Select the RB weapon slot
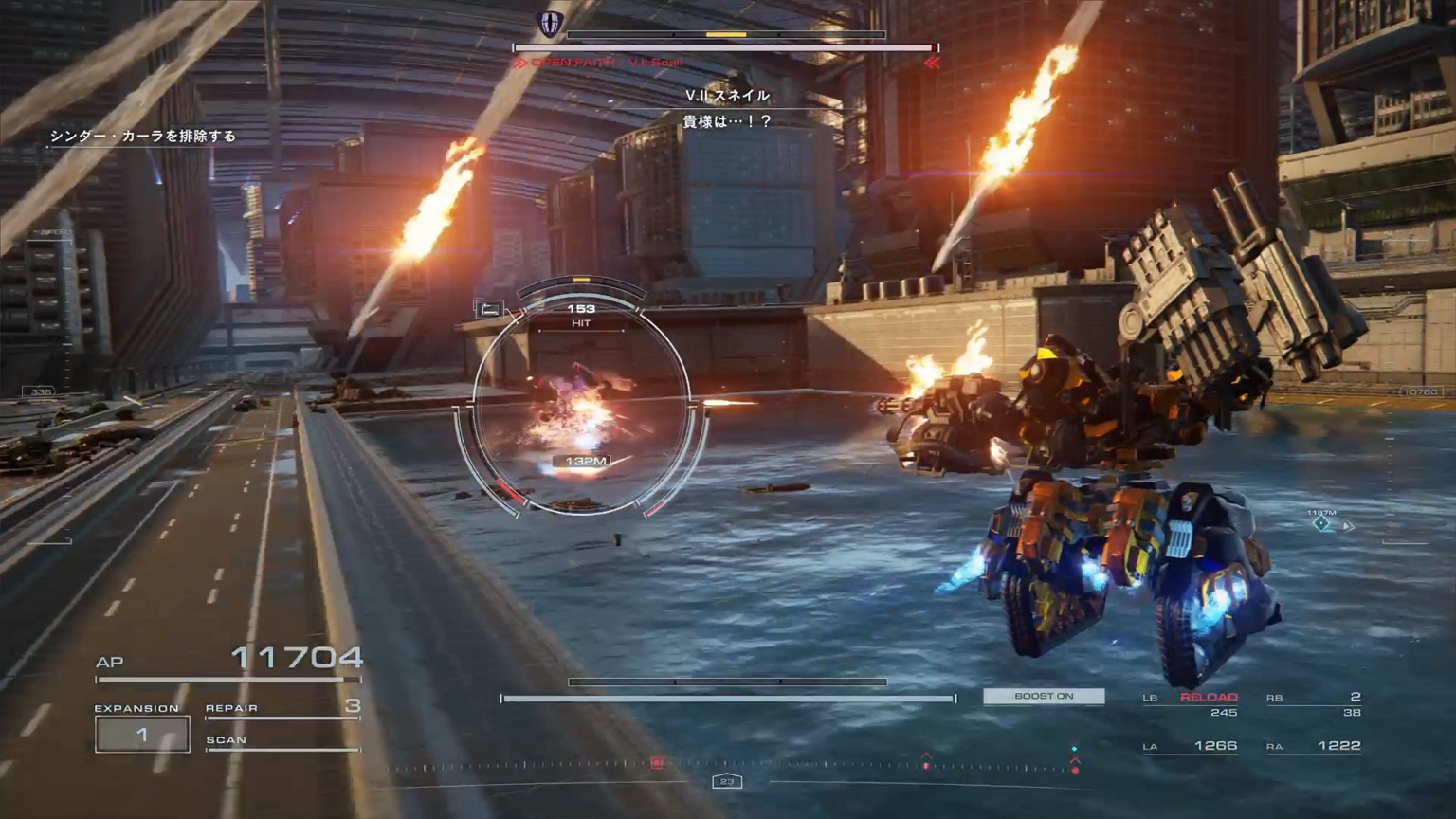Screen dimensions: 1456x819 pyautogui.click(x=1314, y=703)
